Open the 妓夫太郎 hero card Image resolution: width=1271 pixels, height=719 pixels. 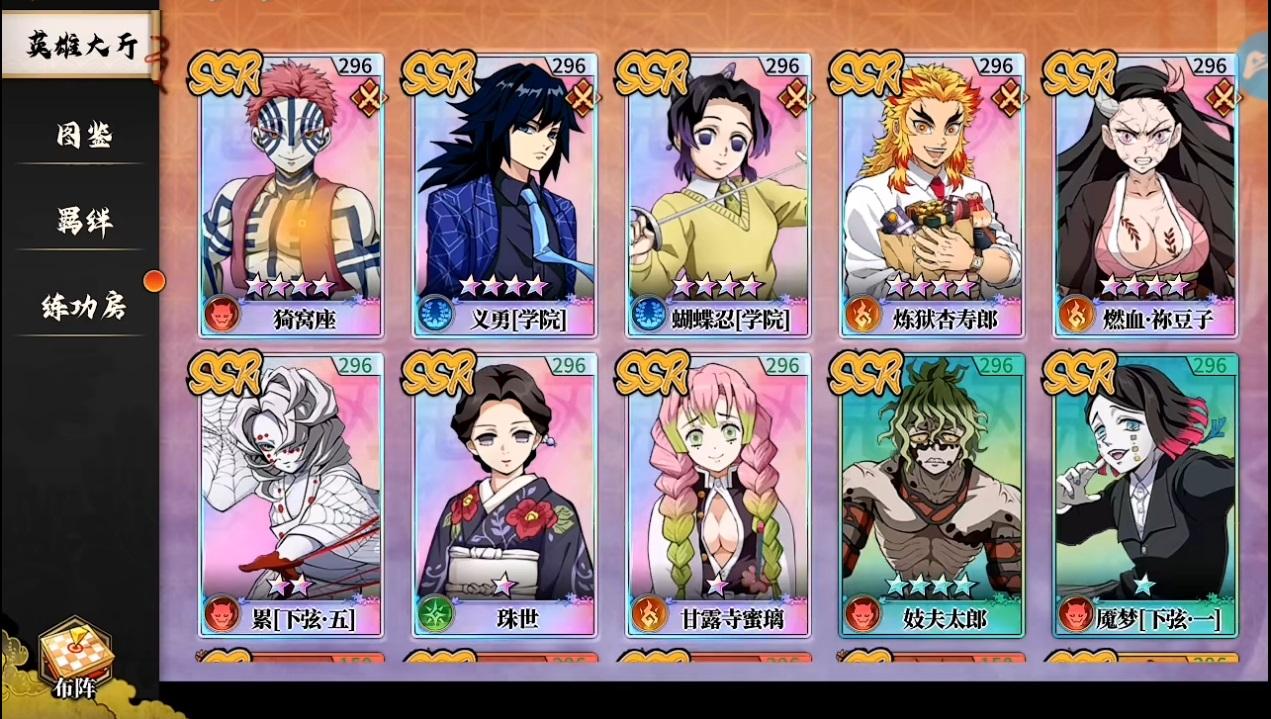pos(932,495)
